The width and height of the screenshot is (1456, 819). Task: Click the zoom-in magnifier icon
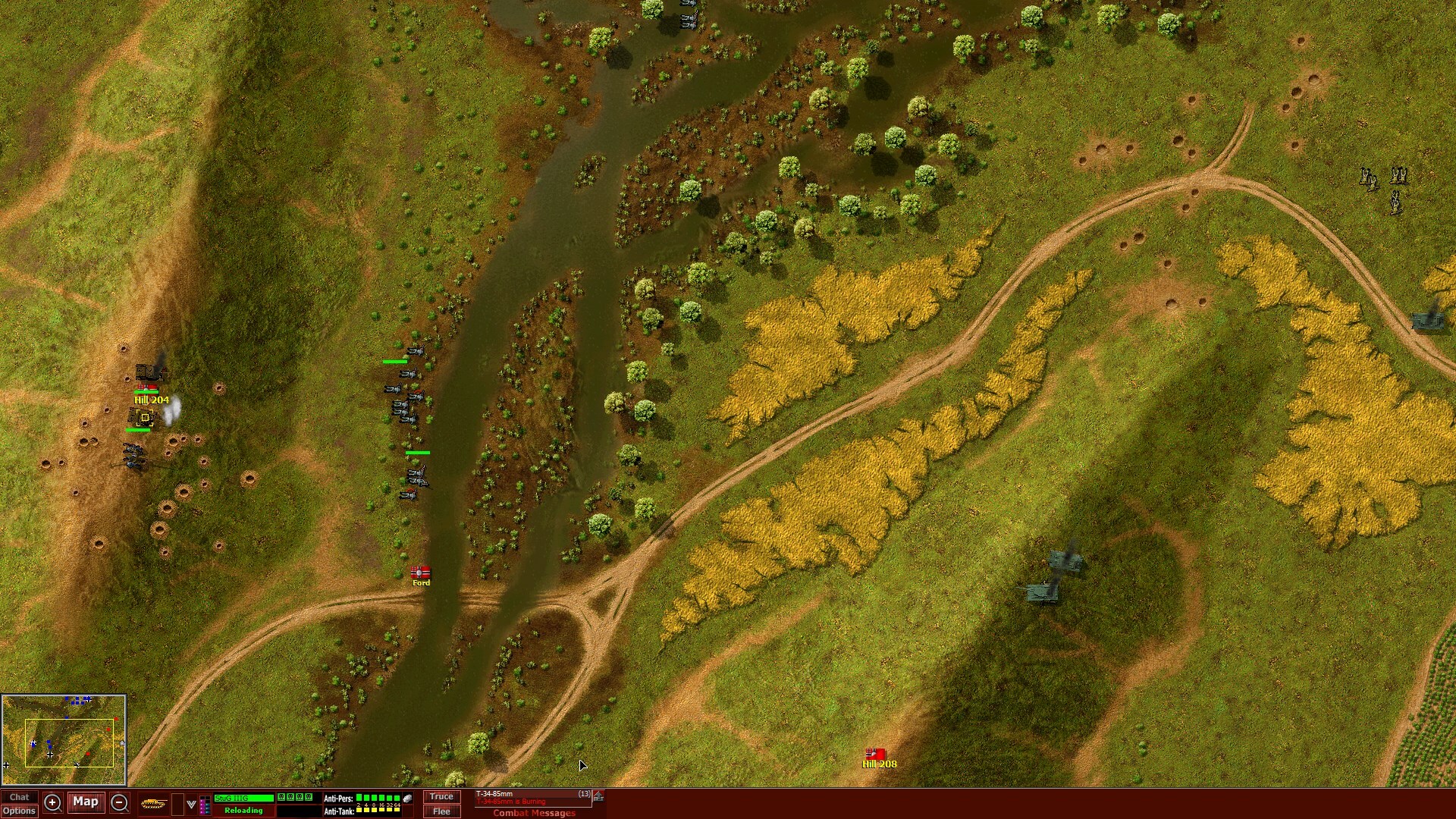[x=53, y=802]
